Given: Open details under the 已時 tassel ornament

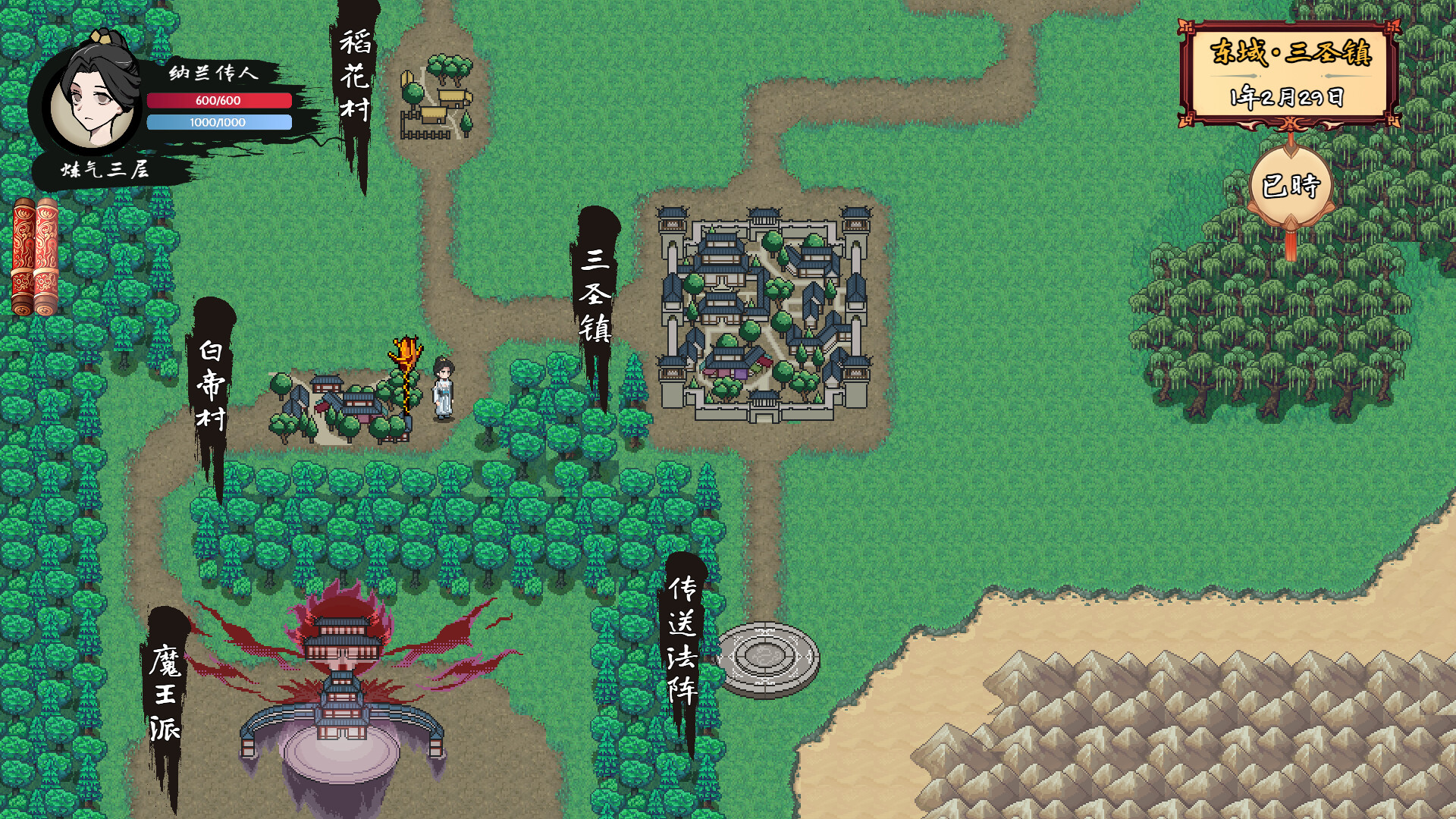Looking at the screenshot, I should coord(1291,227).
